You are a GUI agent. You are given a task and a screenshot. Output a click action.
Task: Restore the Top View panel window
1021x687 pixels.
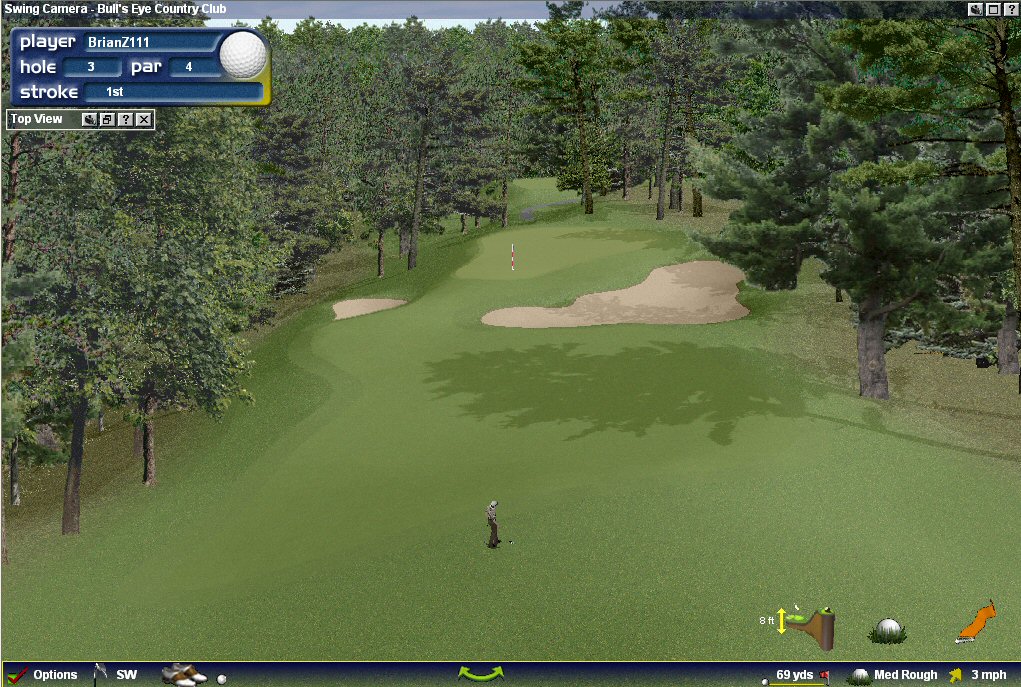107,120
